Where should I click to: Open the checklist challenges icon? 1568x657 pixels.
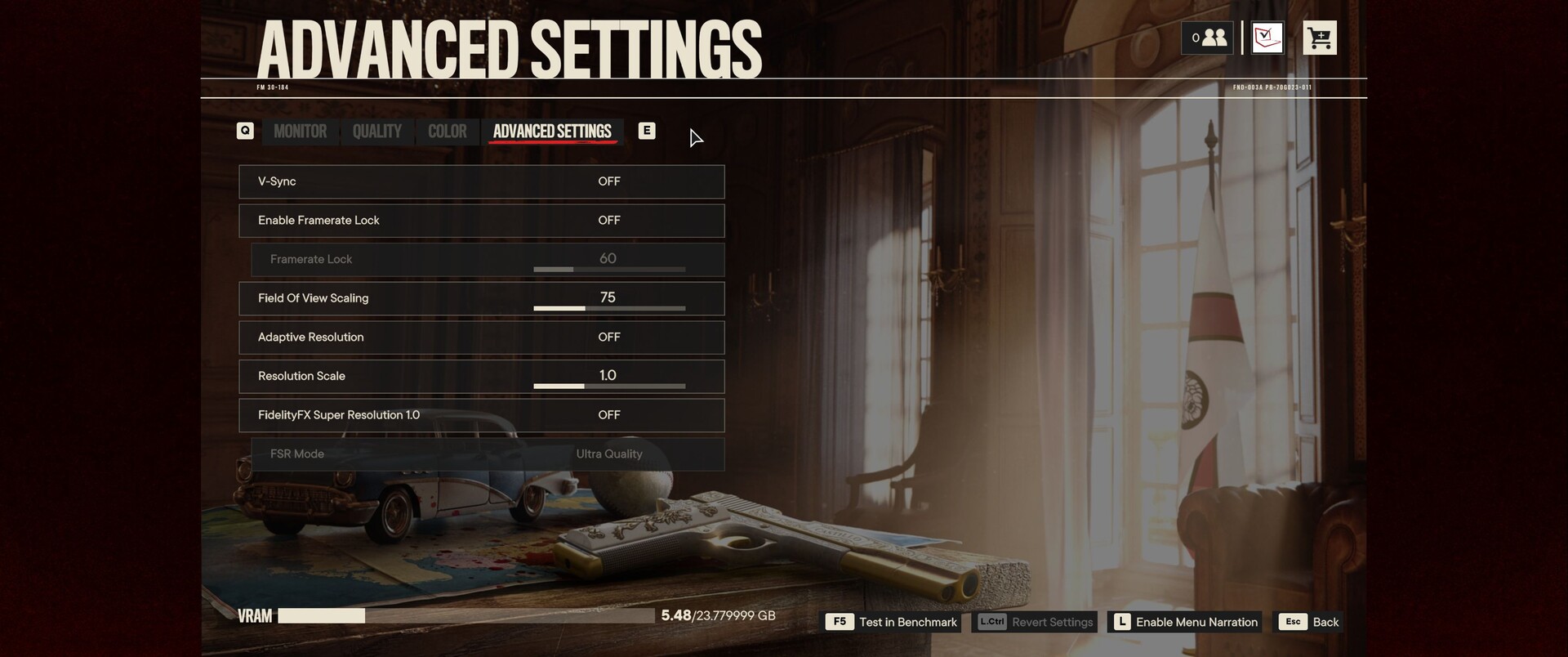[1267, 38]
